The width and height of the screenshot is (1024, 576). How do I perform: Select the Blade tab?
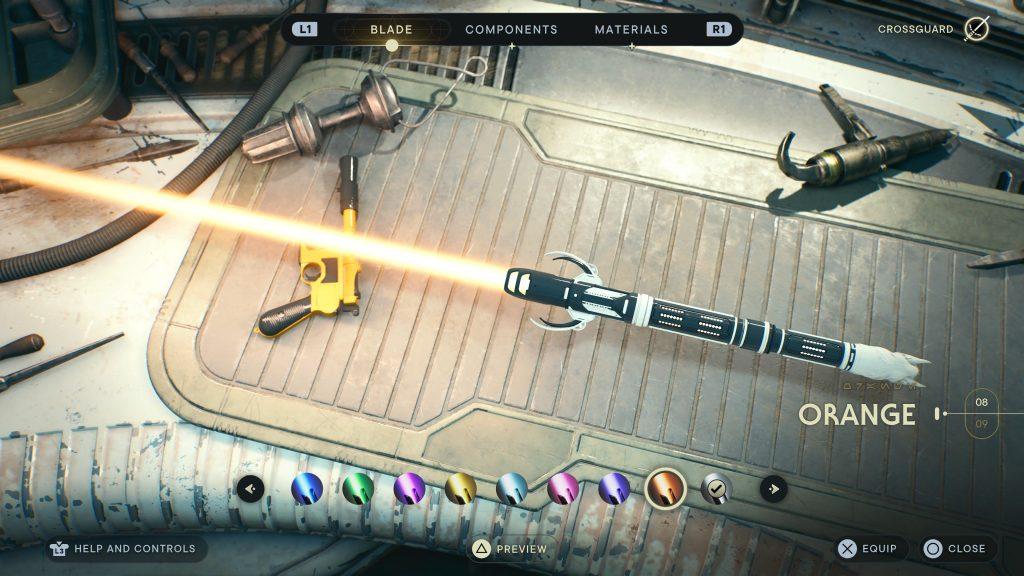pos(391,30)
